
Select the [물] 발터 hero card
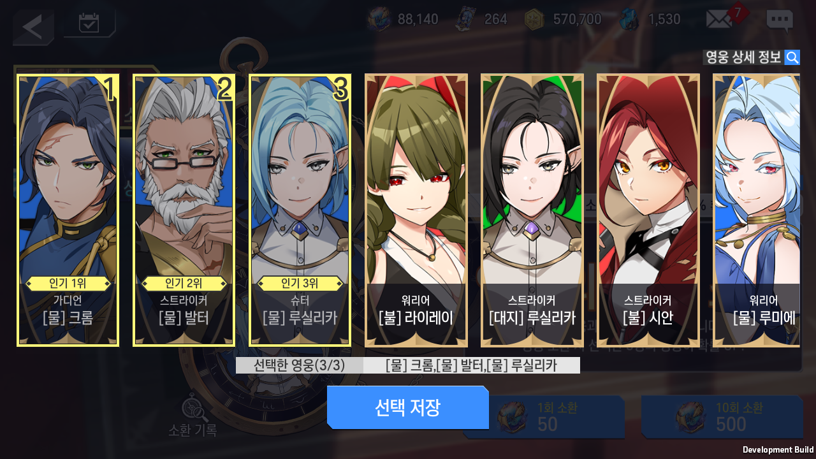click(x=184, y=210)
